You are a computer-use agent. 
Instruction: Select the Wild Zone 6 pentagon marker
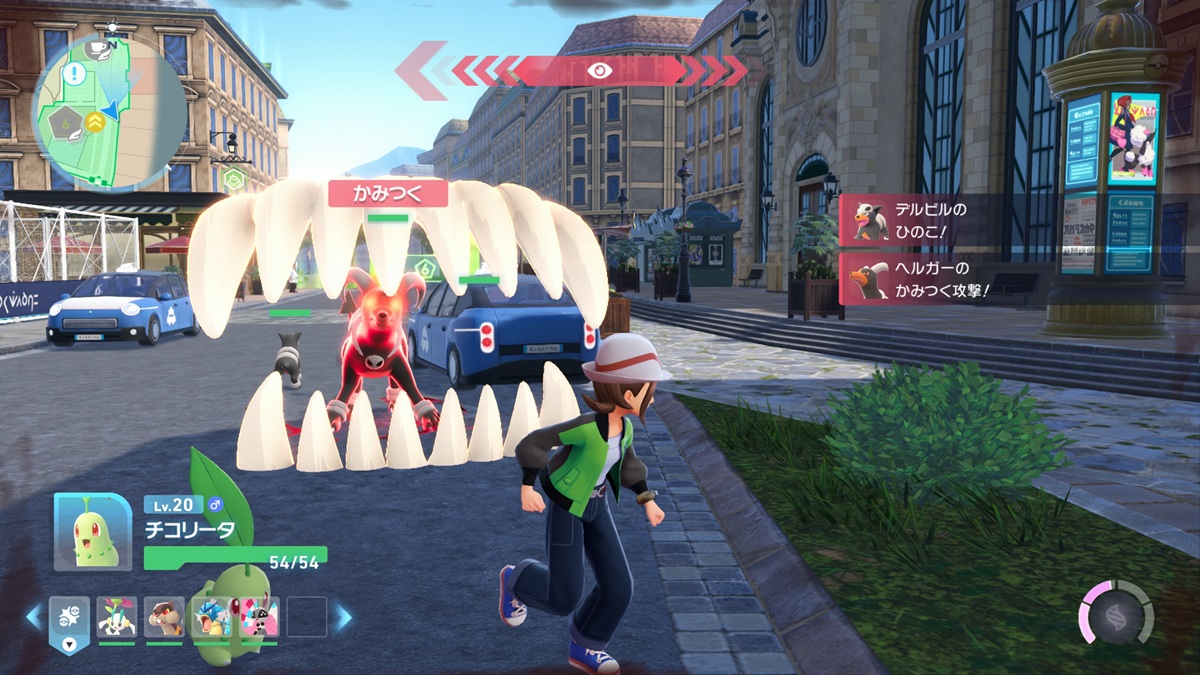coord(63,125)
